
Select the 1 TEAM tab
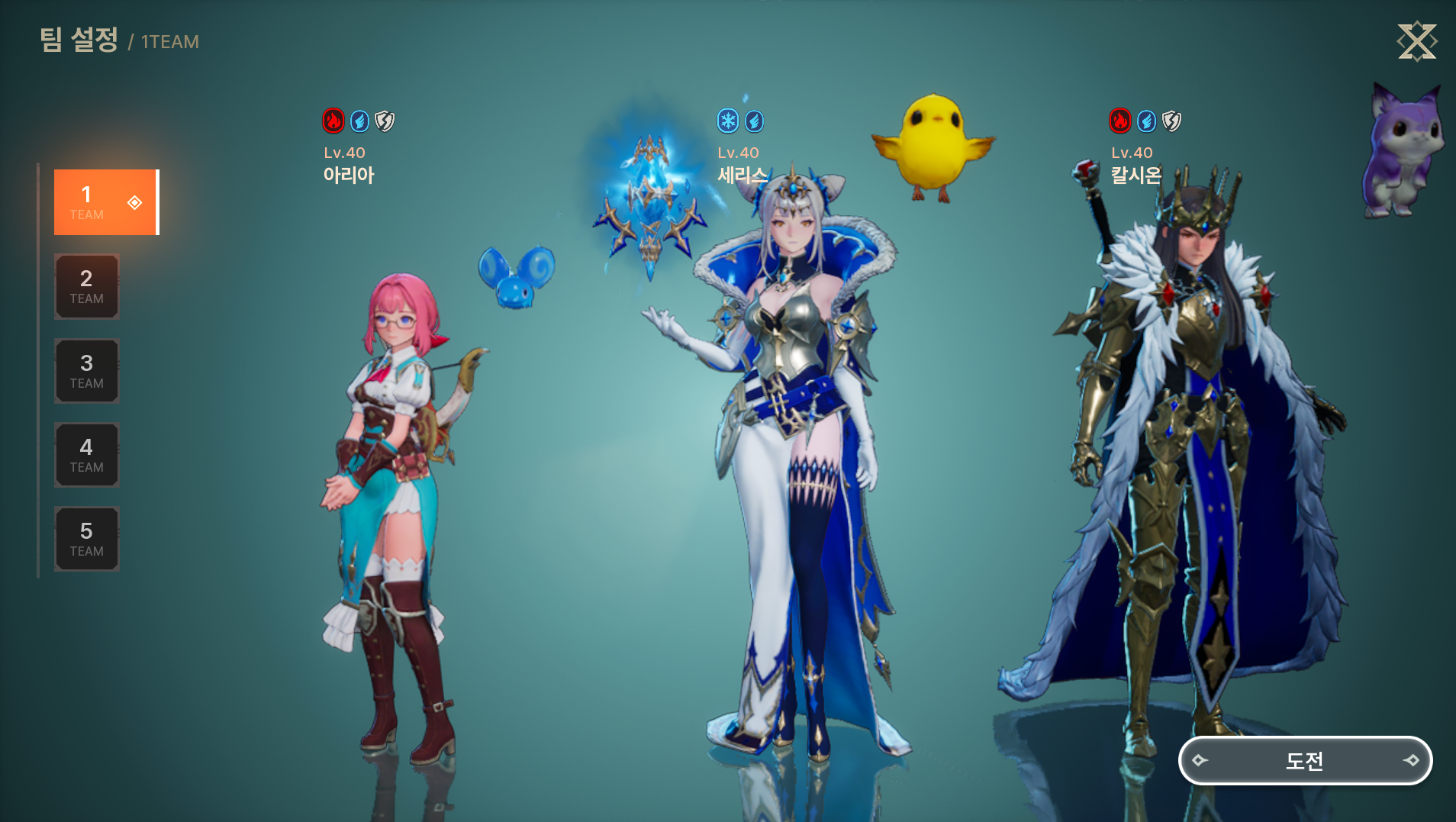105,202
